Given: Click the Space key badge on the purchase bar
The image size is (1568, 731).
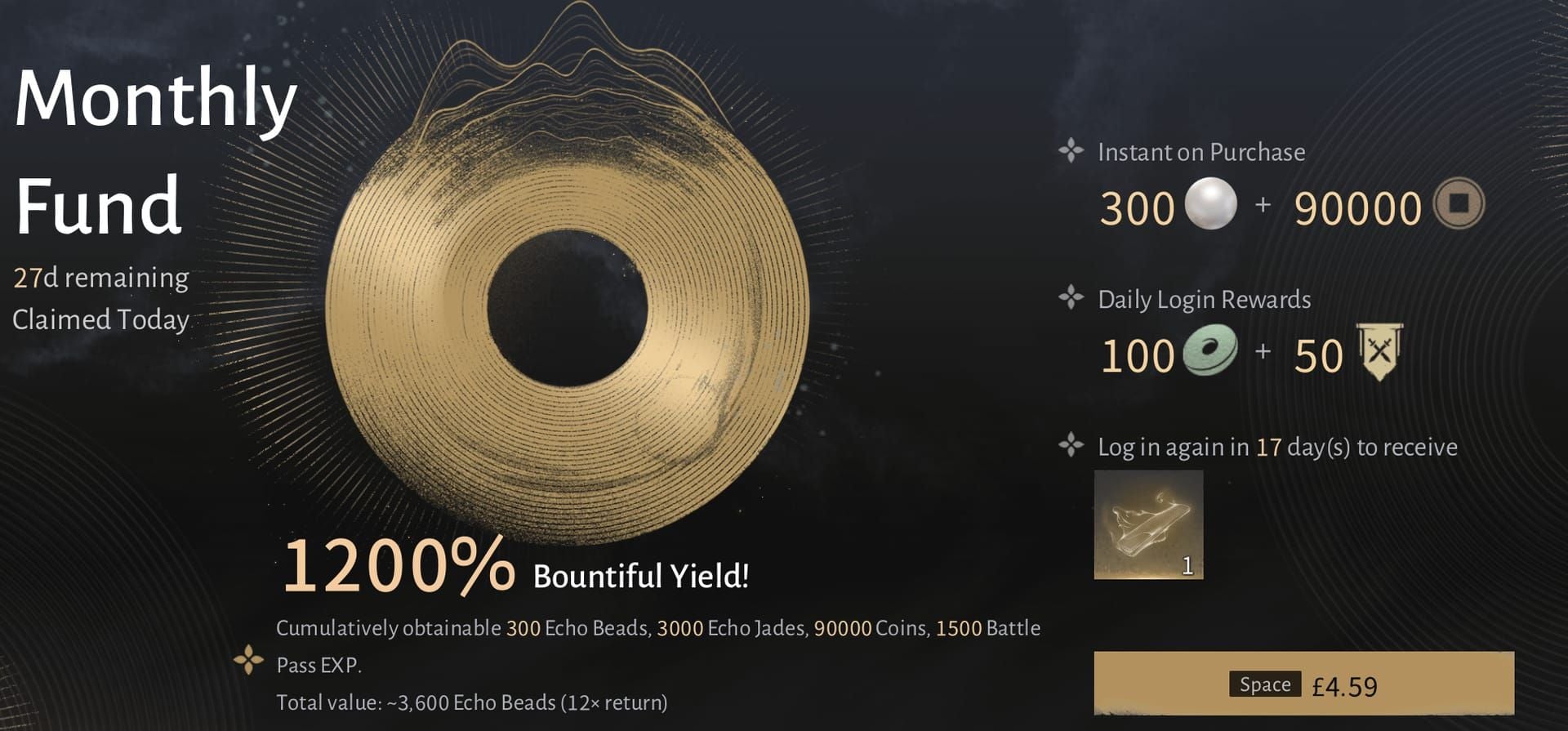Looking at the screenshot, I should click(x=1264, y=683).
